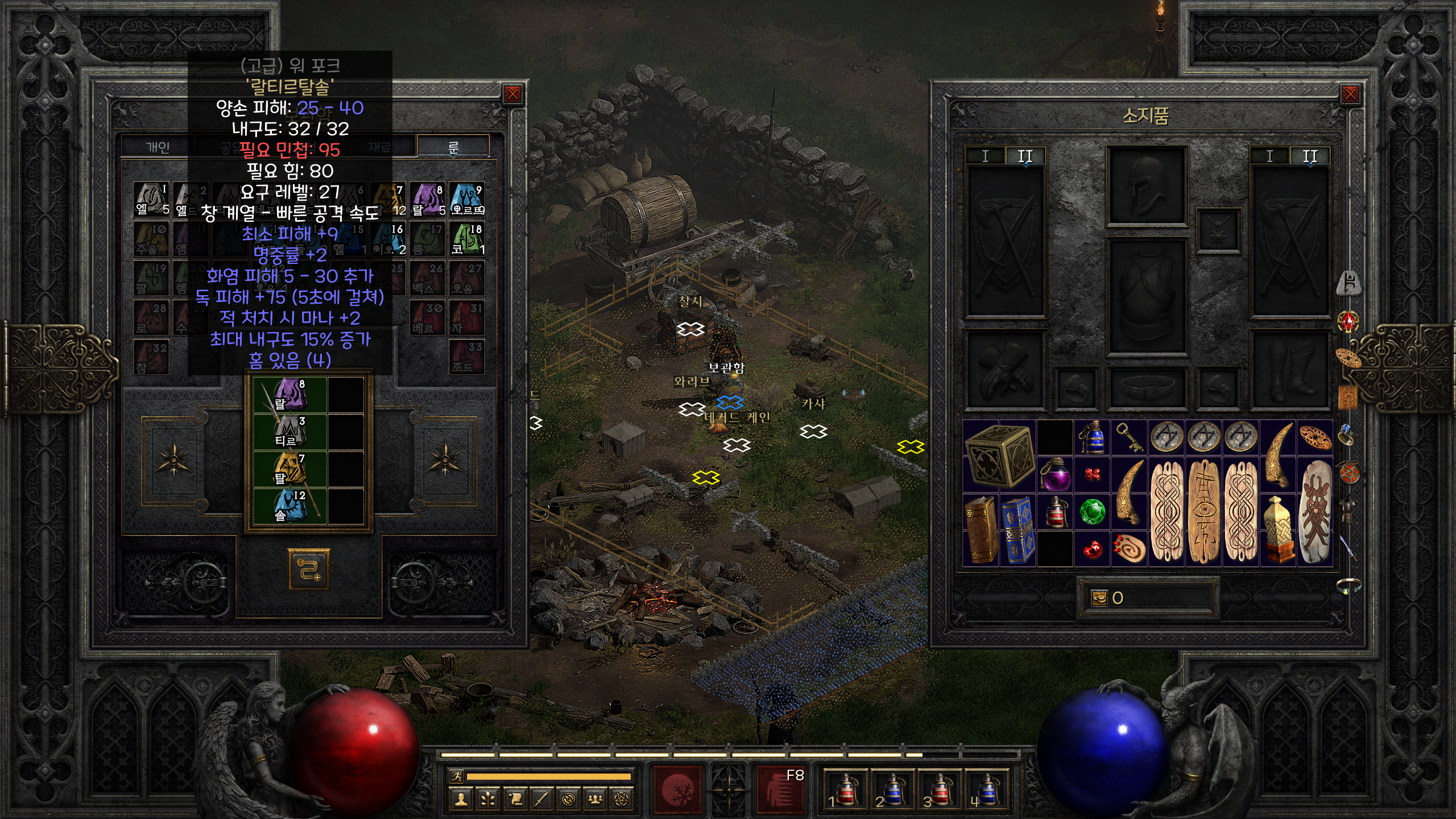1456x819 pixels.
Task: Close the inventory panel
Action: (1350, 94)
